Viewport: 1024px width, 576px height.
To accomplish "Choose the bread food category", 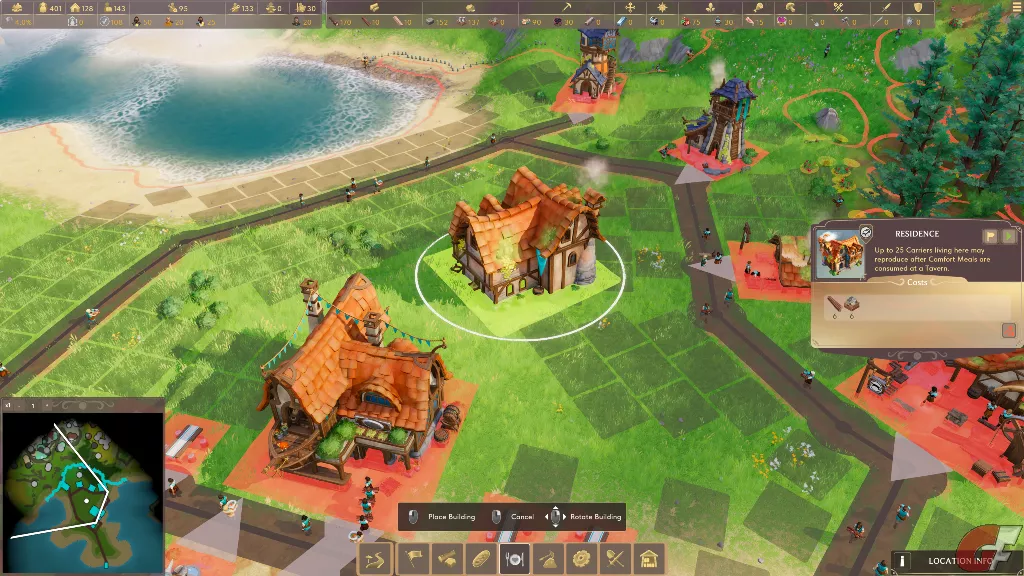I will (x=480, y=558).
